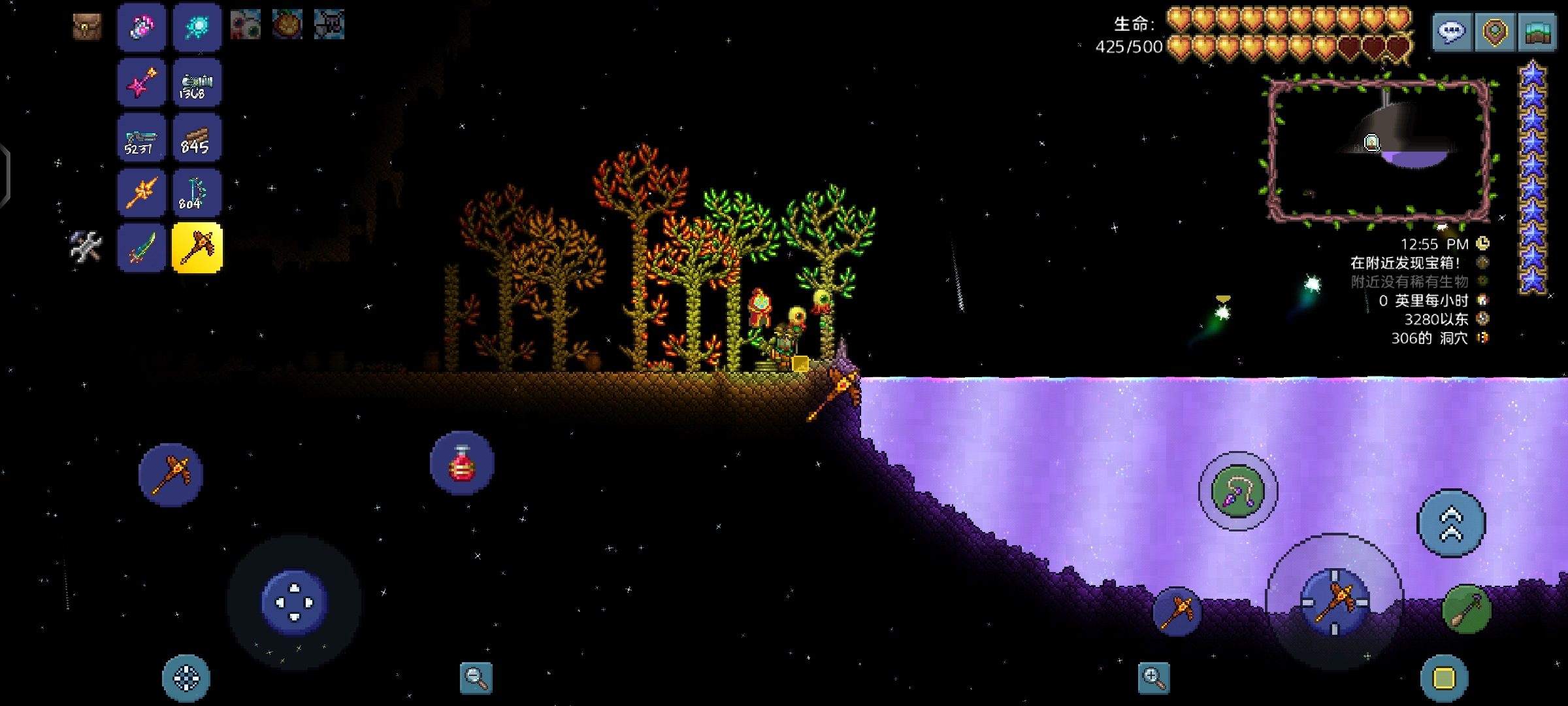Open the crossed wrench and hammer menu
1568x706 pixels.
tap(86, 246)
